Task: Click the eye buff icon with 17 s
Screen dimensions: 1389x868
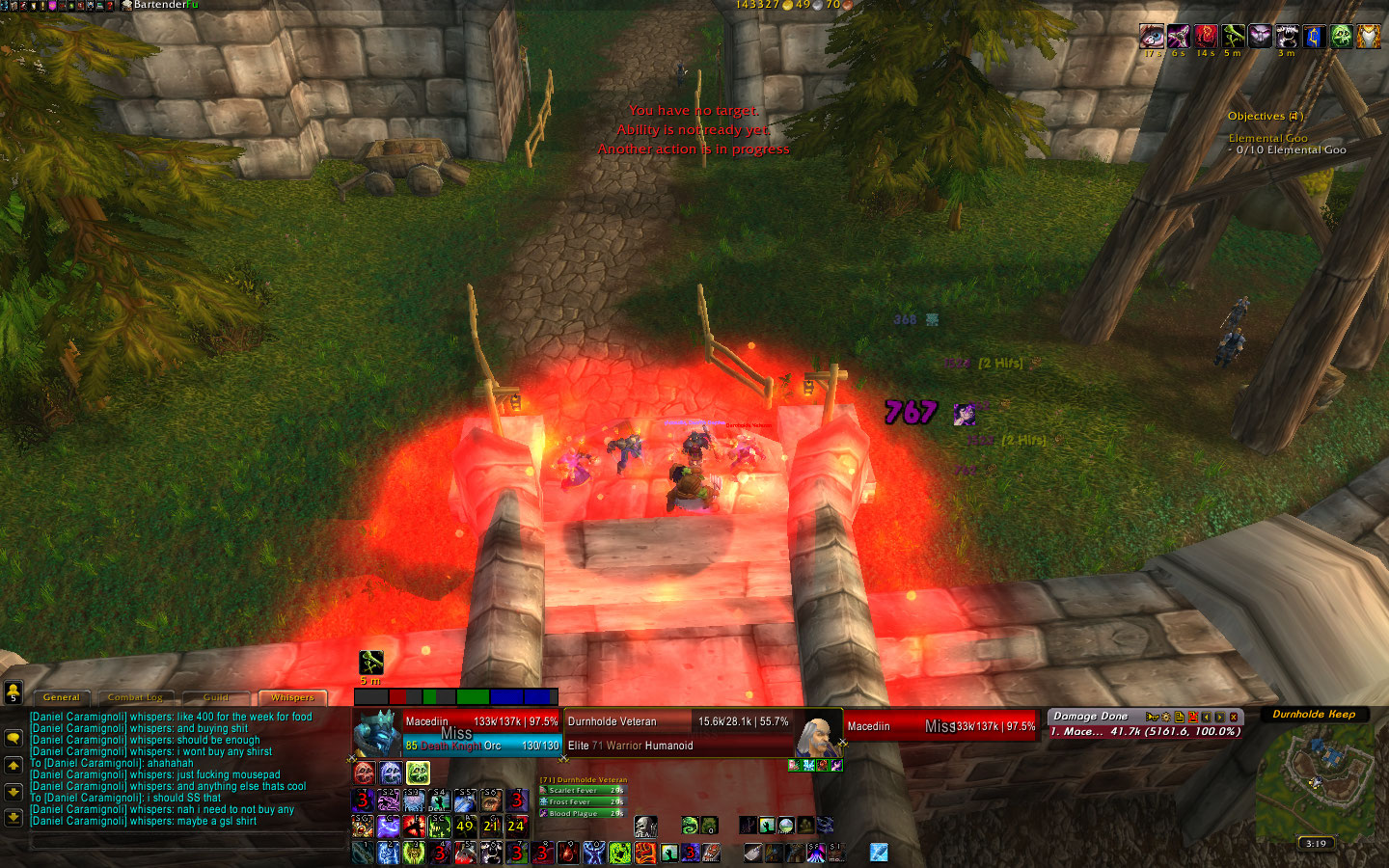Action: [x=1152, y=37]
